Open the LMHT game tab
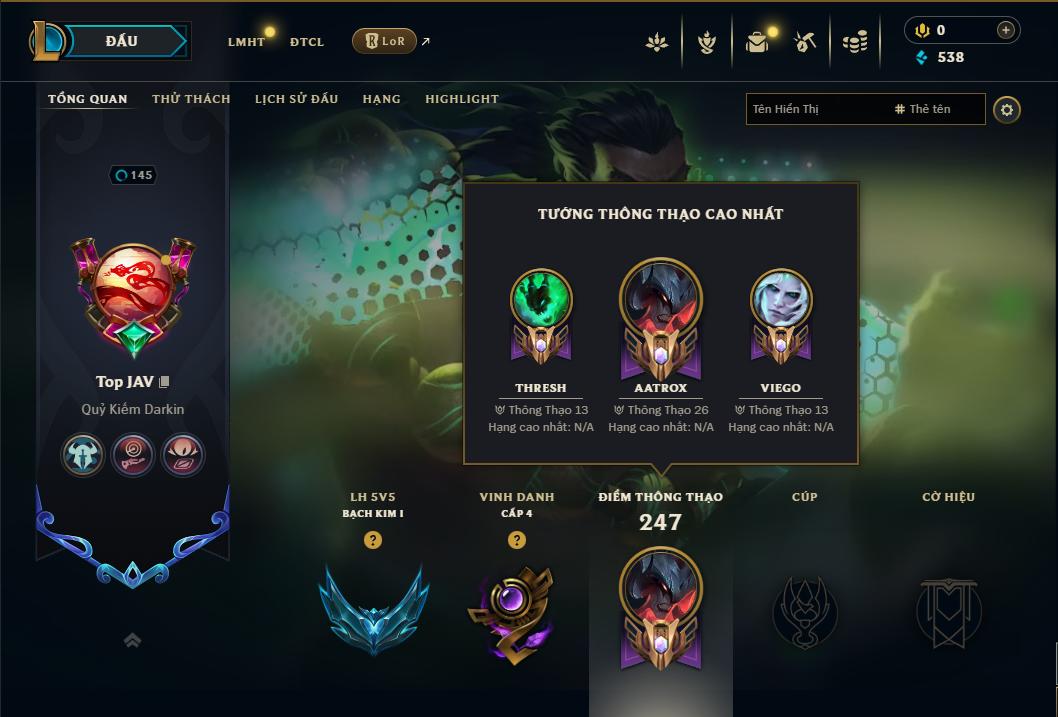 246,42
